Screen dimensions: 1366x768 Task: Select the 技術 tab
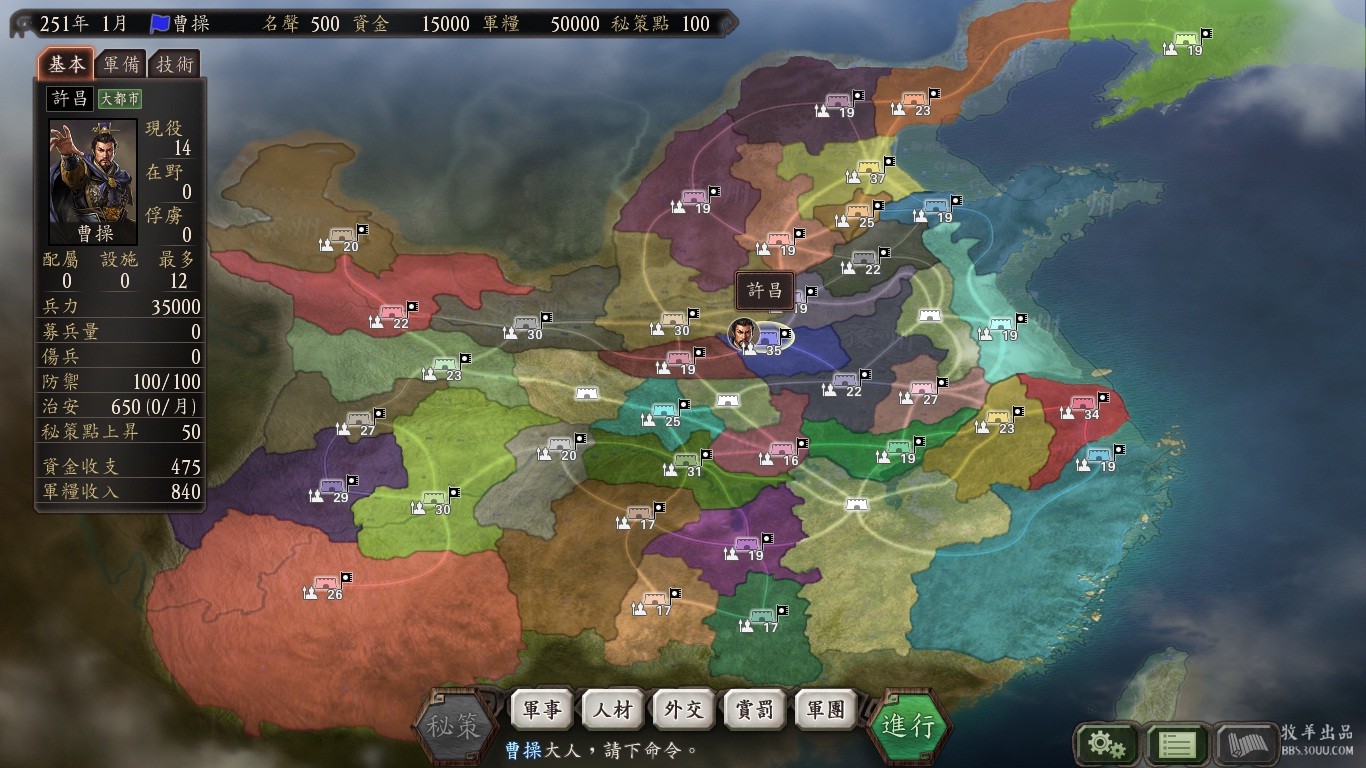(x=175, y=64)
